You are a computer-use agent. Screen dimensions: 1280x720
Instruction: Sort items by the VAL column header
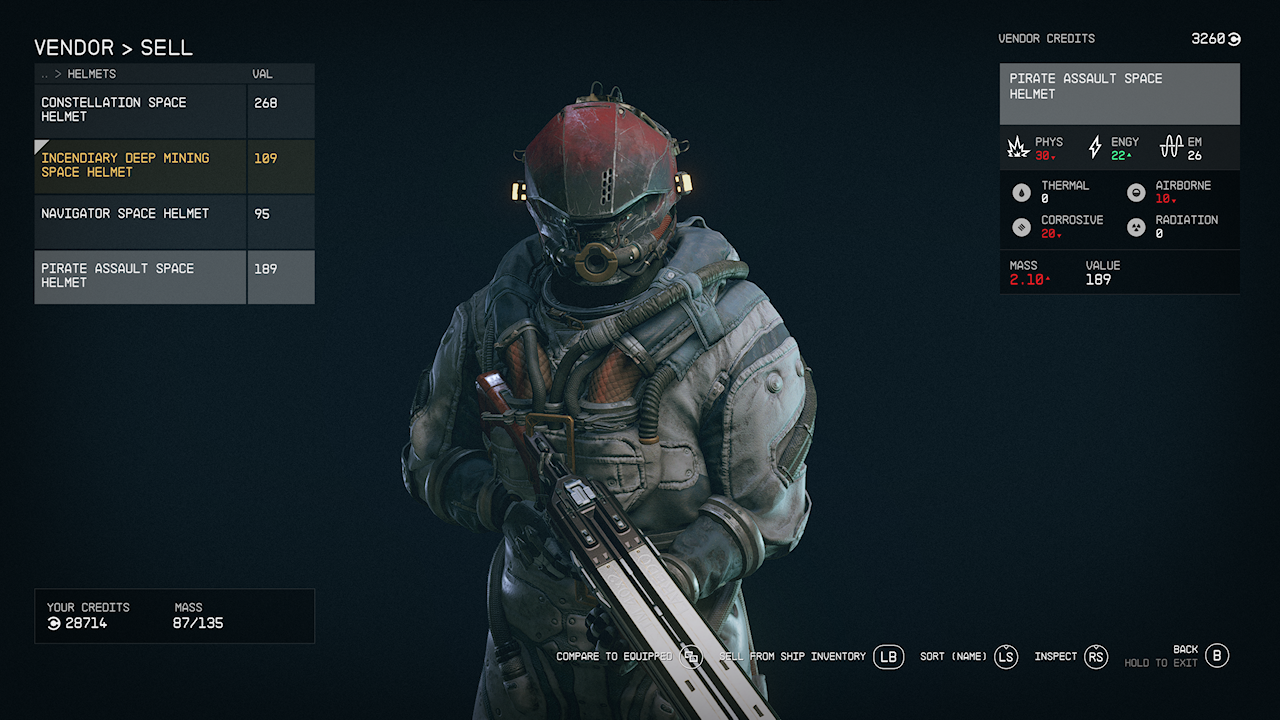click(262, 73)
